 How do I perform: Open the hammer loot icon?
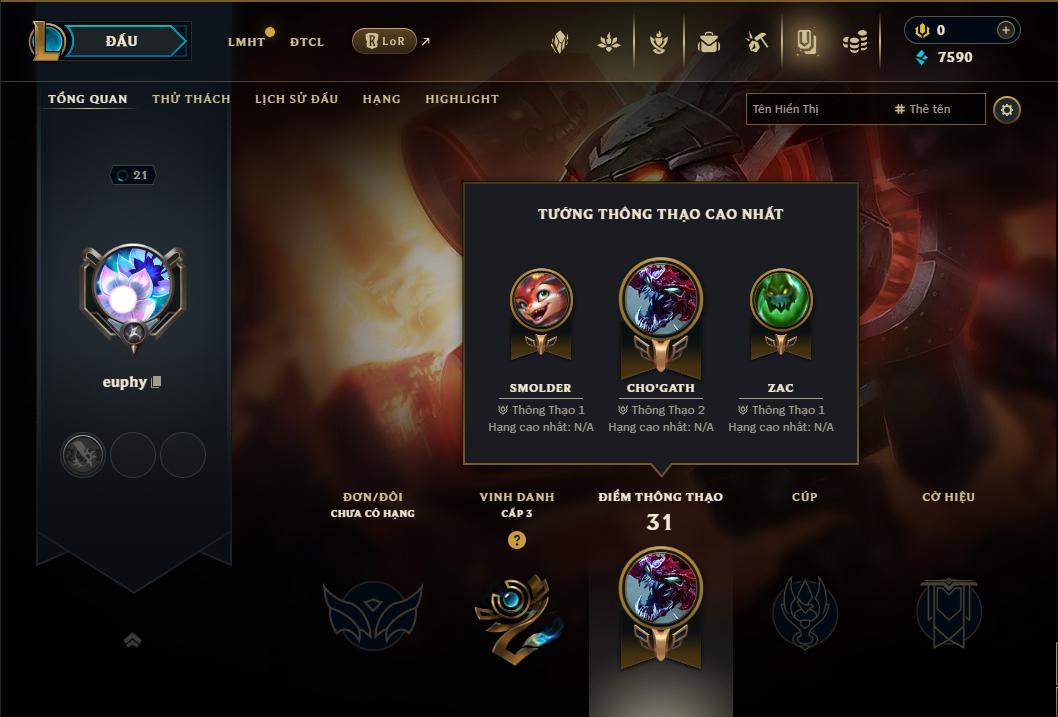tap(757, 42)
